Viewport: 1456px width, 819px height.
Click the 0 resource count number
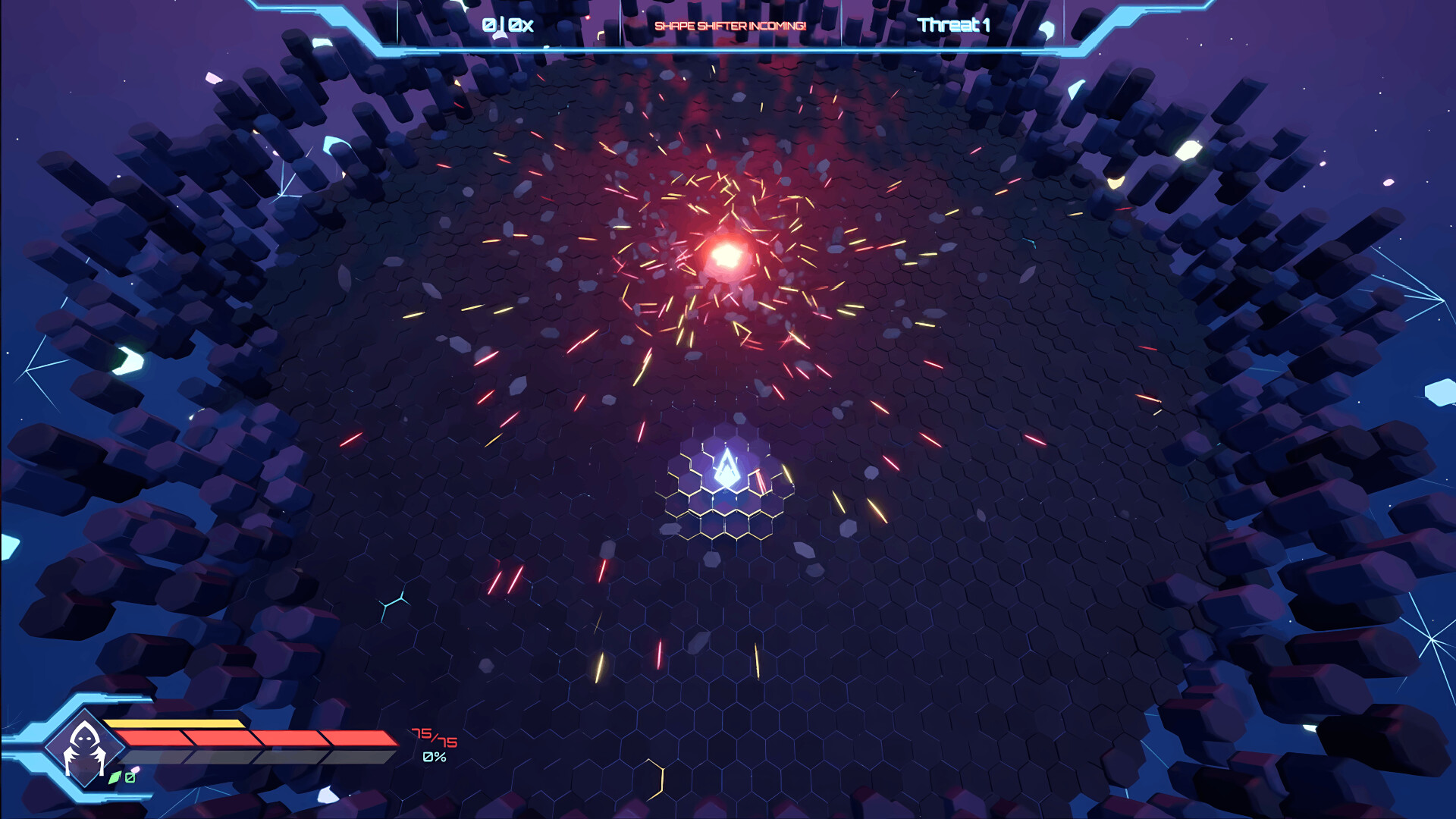129,777
